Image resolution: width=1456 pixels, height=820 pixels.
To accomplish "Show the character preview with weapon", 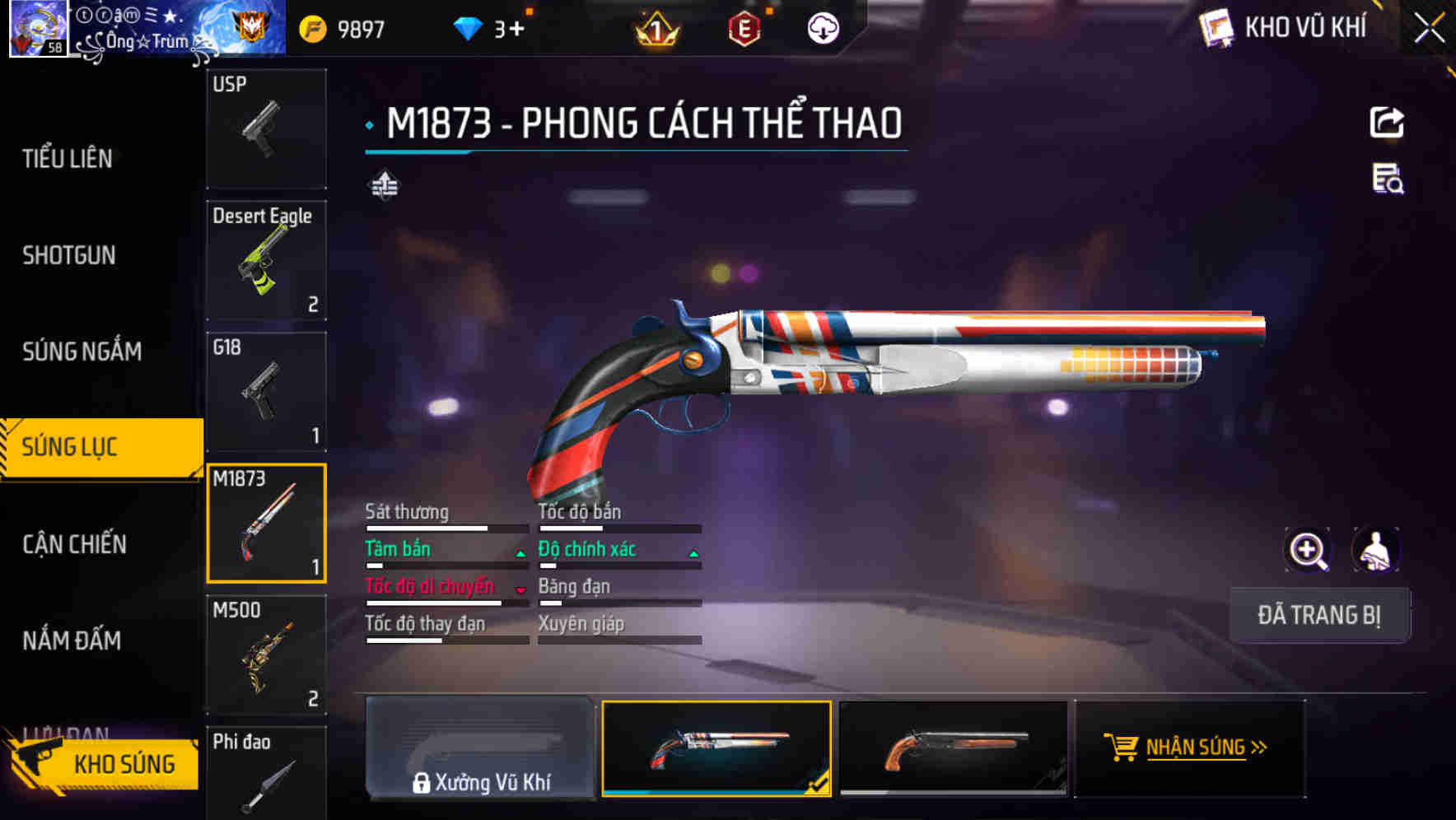I will click(x=1375, y=551).
